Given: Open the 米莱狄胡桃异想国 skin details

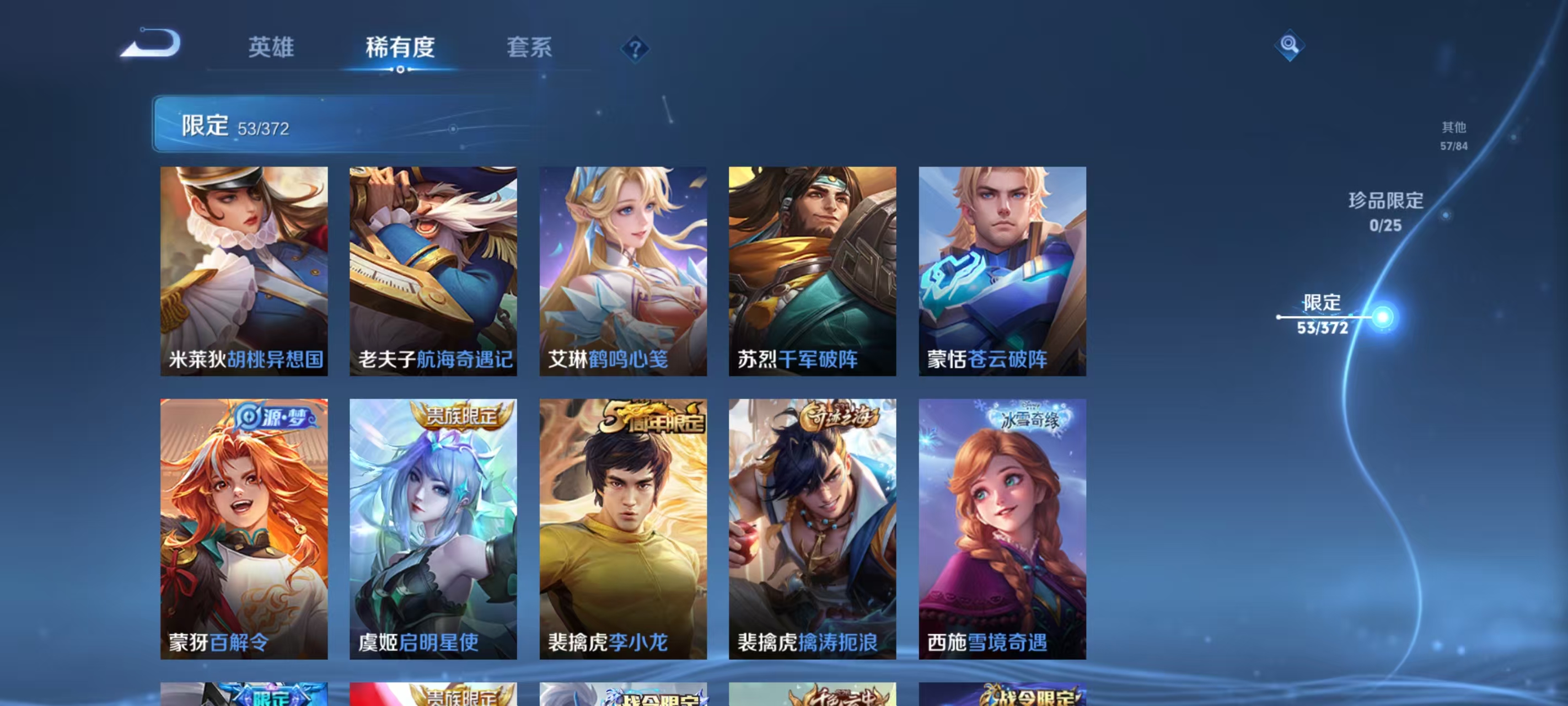Looking at the screenshot, I should [x=245, y=271].
